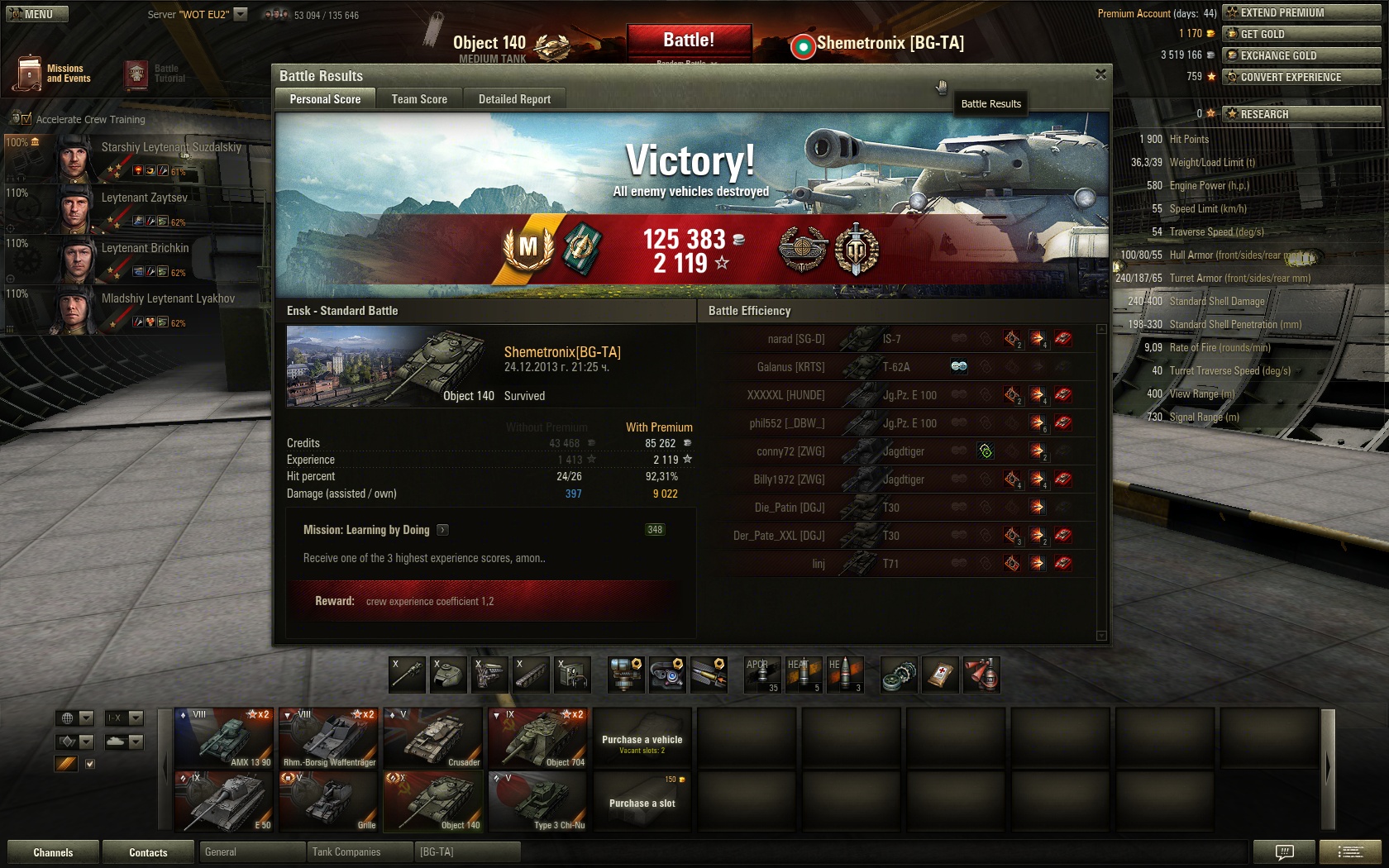
Task: Select the Object 704 tank thumbnail
Action: (538, 737)
